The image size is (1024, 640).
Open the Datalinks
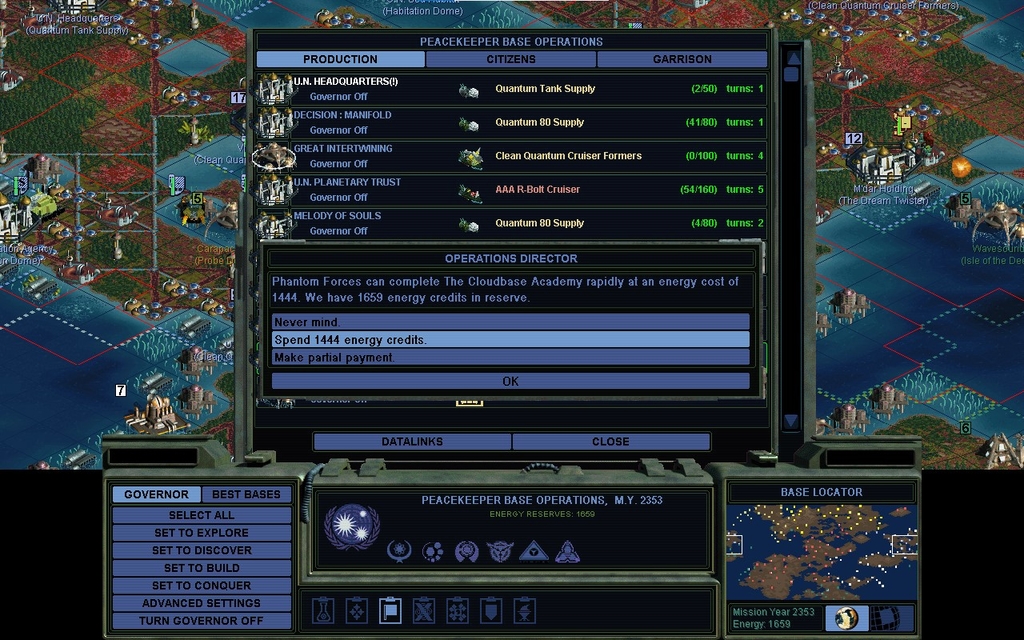412,441
